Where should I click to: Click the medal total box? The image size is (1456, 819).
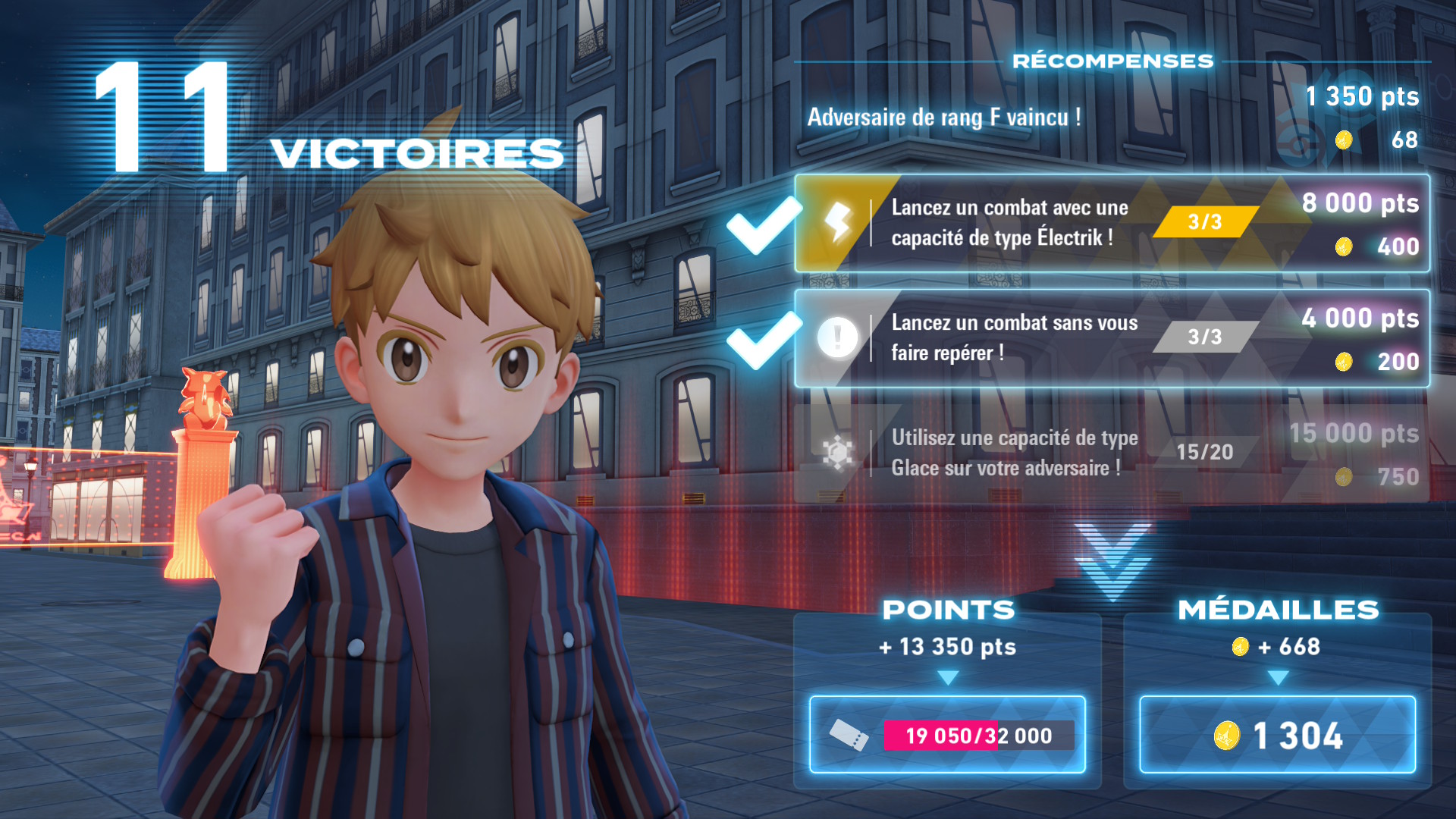coord(1277,734)
